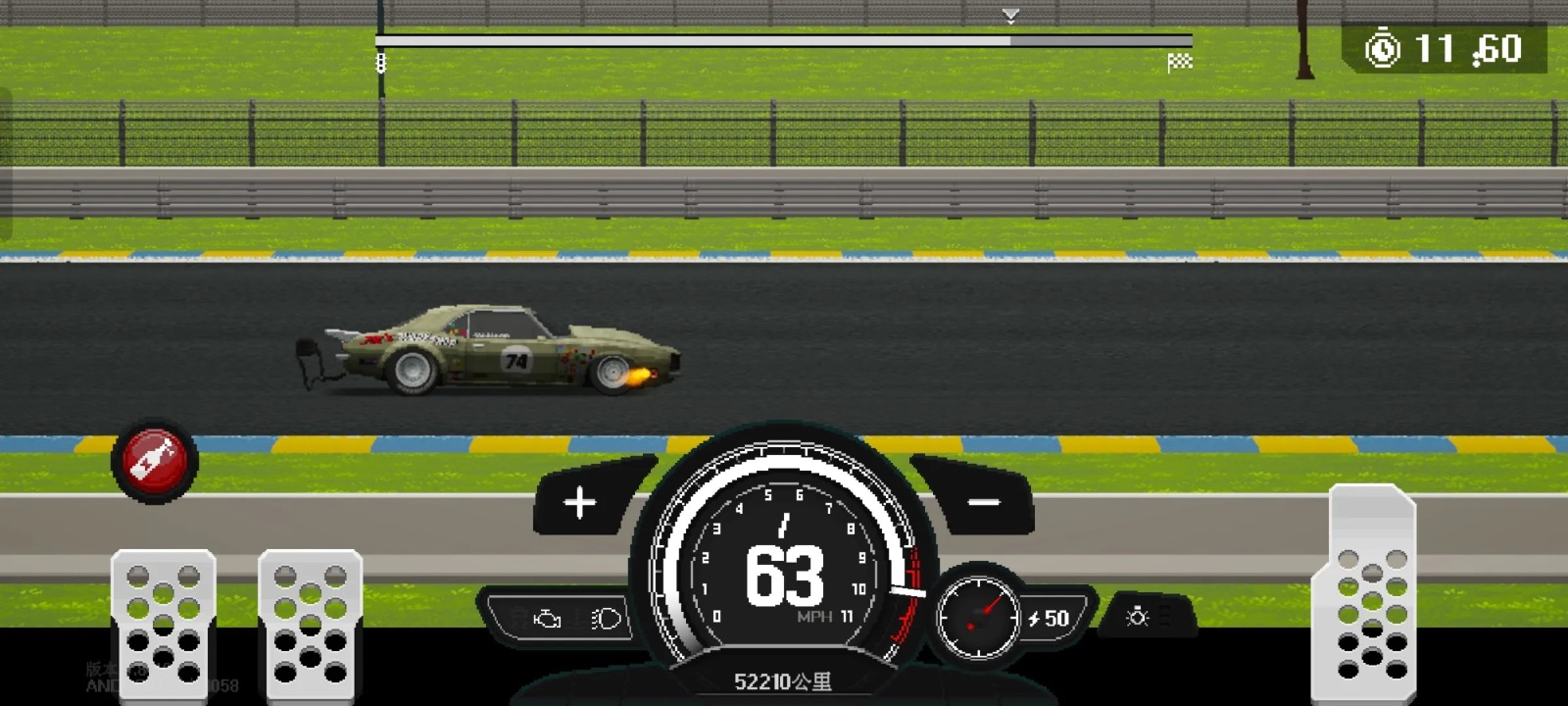Toggle the dashboard light switch at bottom right
The image size is (1568, 706).
pyautogui.click(x=1135, y=618)
